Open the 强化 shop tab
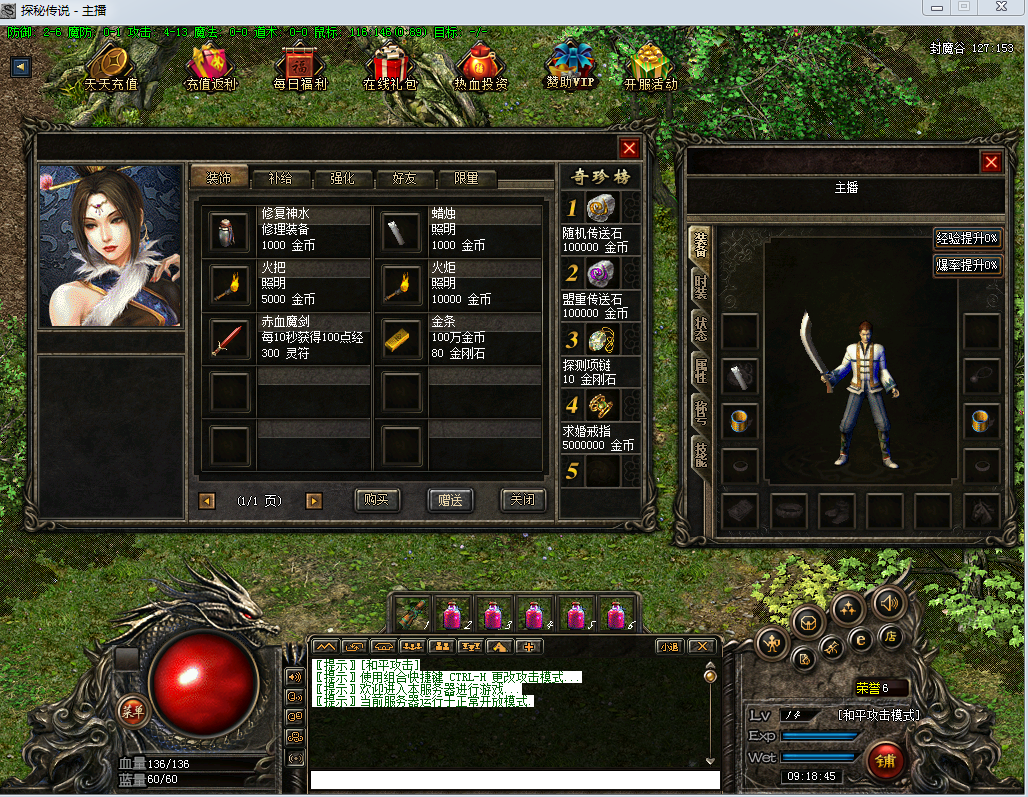The height and width of the screenshot is (797, 1028). point(342,179)
